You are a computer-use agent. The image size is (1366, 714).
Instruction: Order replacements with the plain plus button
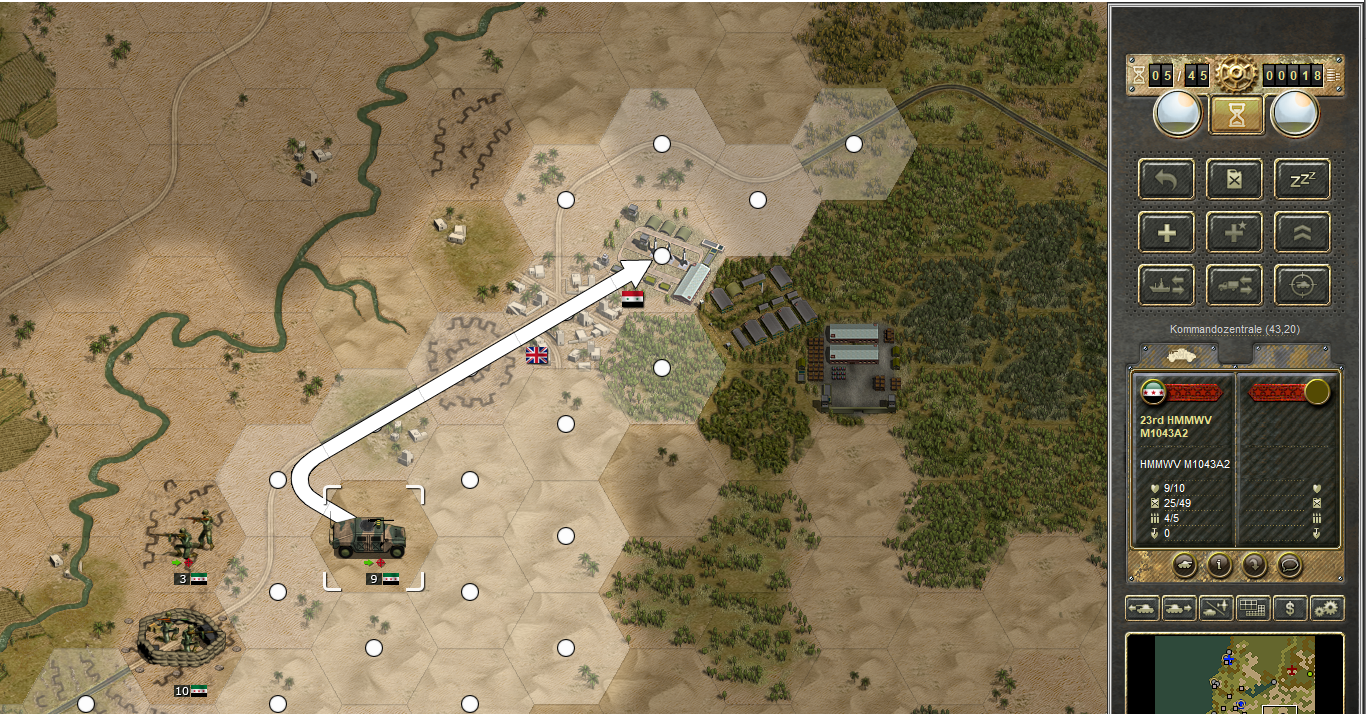point(1166,233)
